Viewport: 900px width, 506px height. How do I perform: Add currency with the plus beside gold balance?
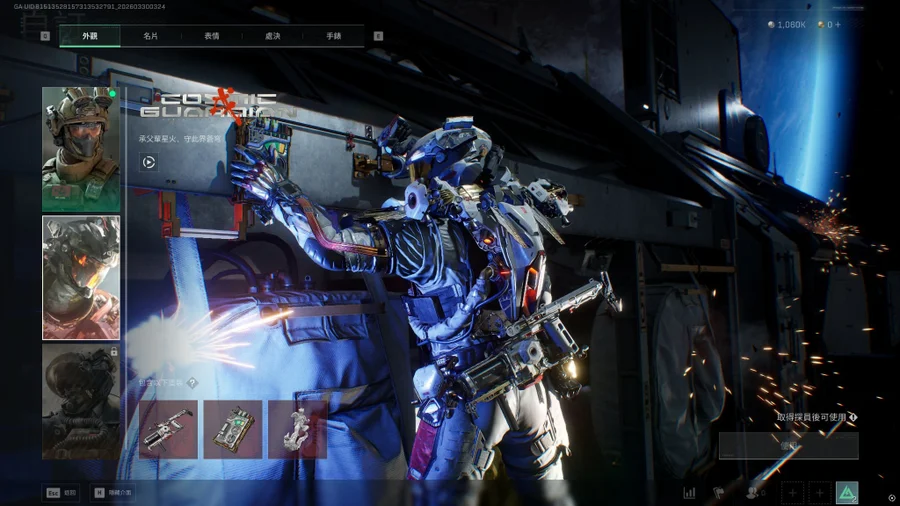837,25
